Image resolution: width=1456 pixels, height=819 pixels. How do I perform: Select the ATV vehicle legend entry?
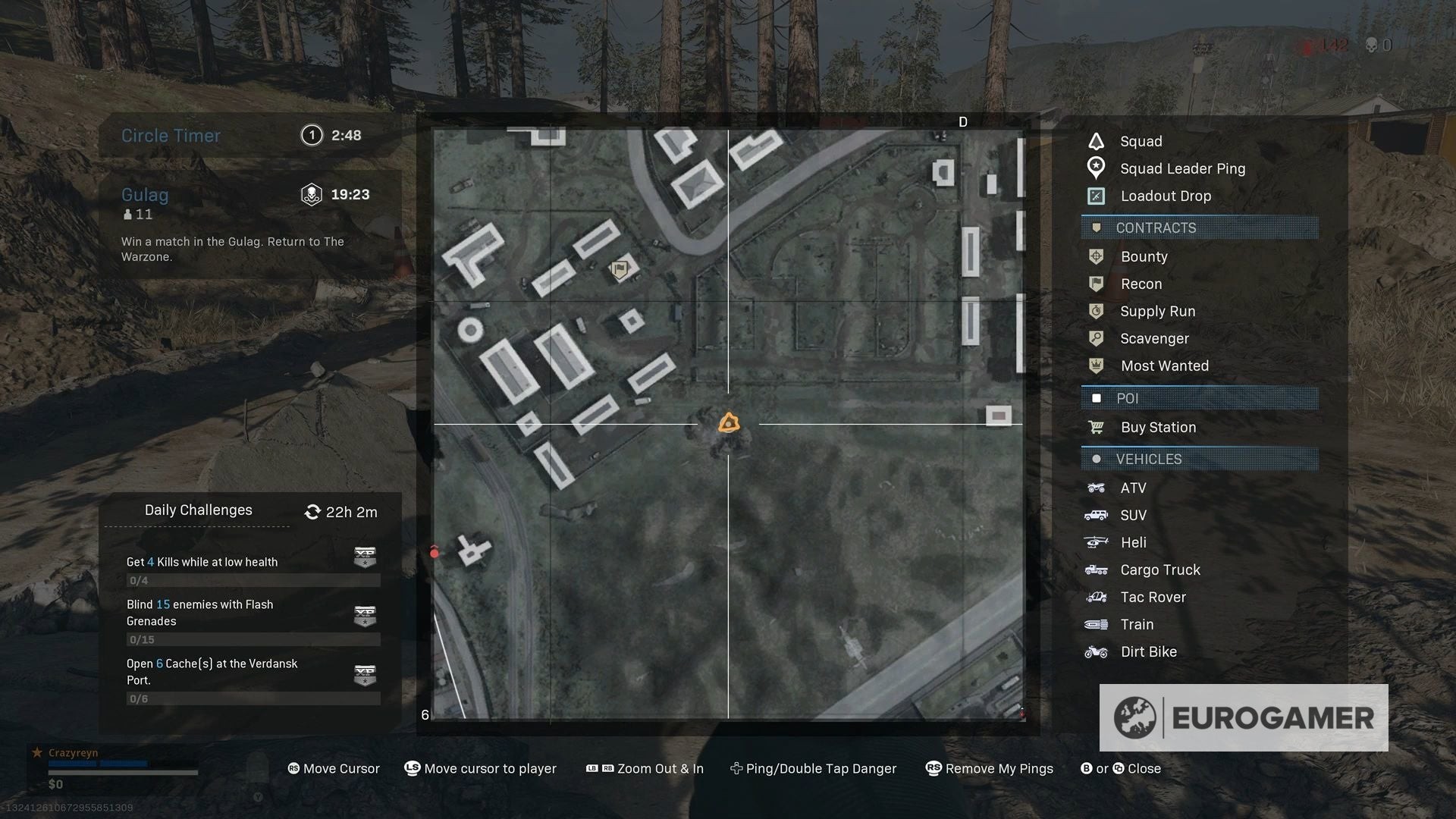[1133, 488]
